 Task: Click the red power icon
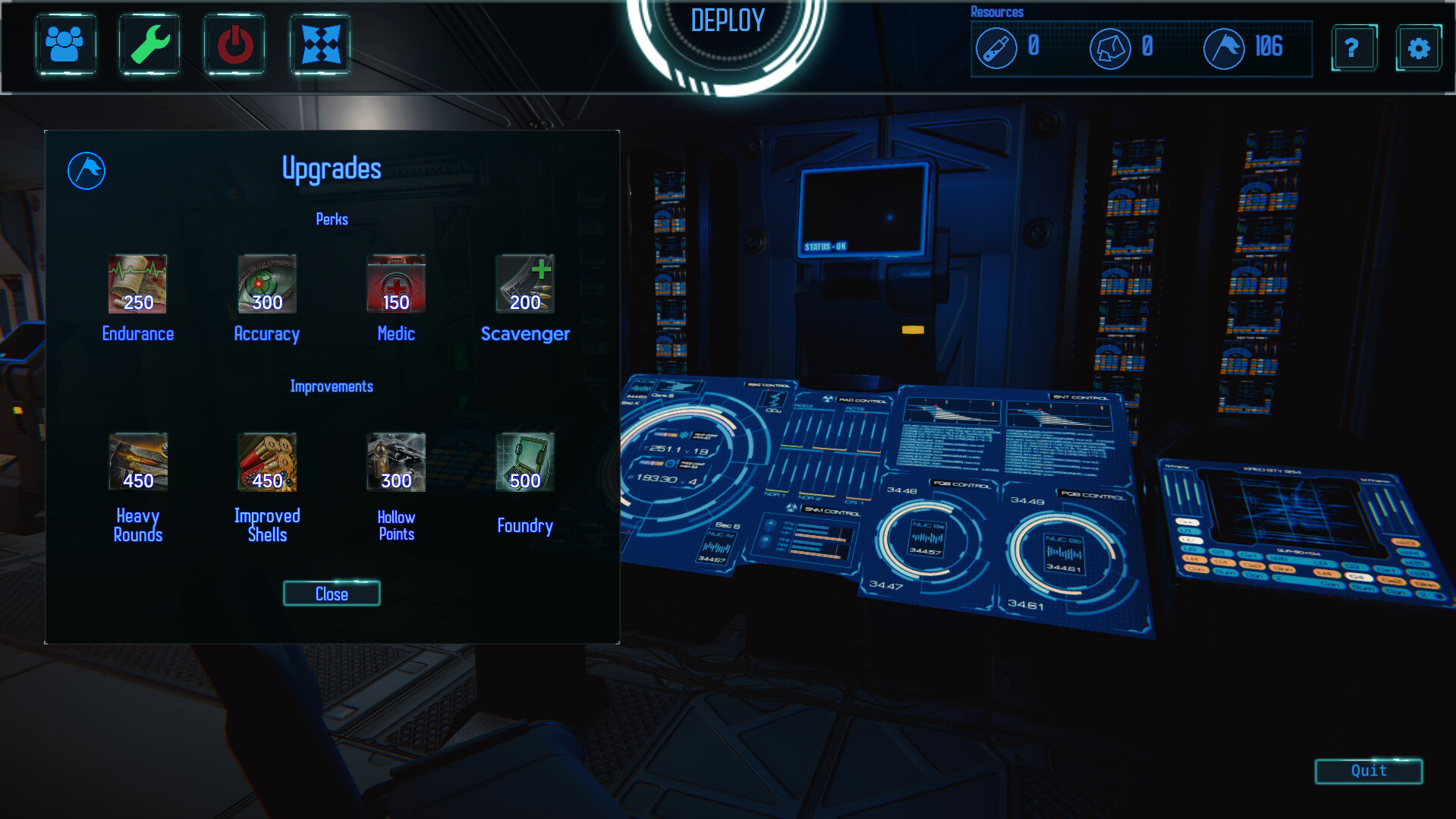click(x=234, y=45)
